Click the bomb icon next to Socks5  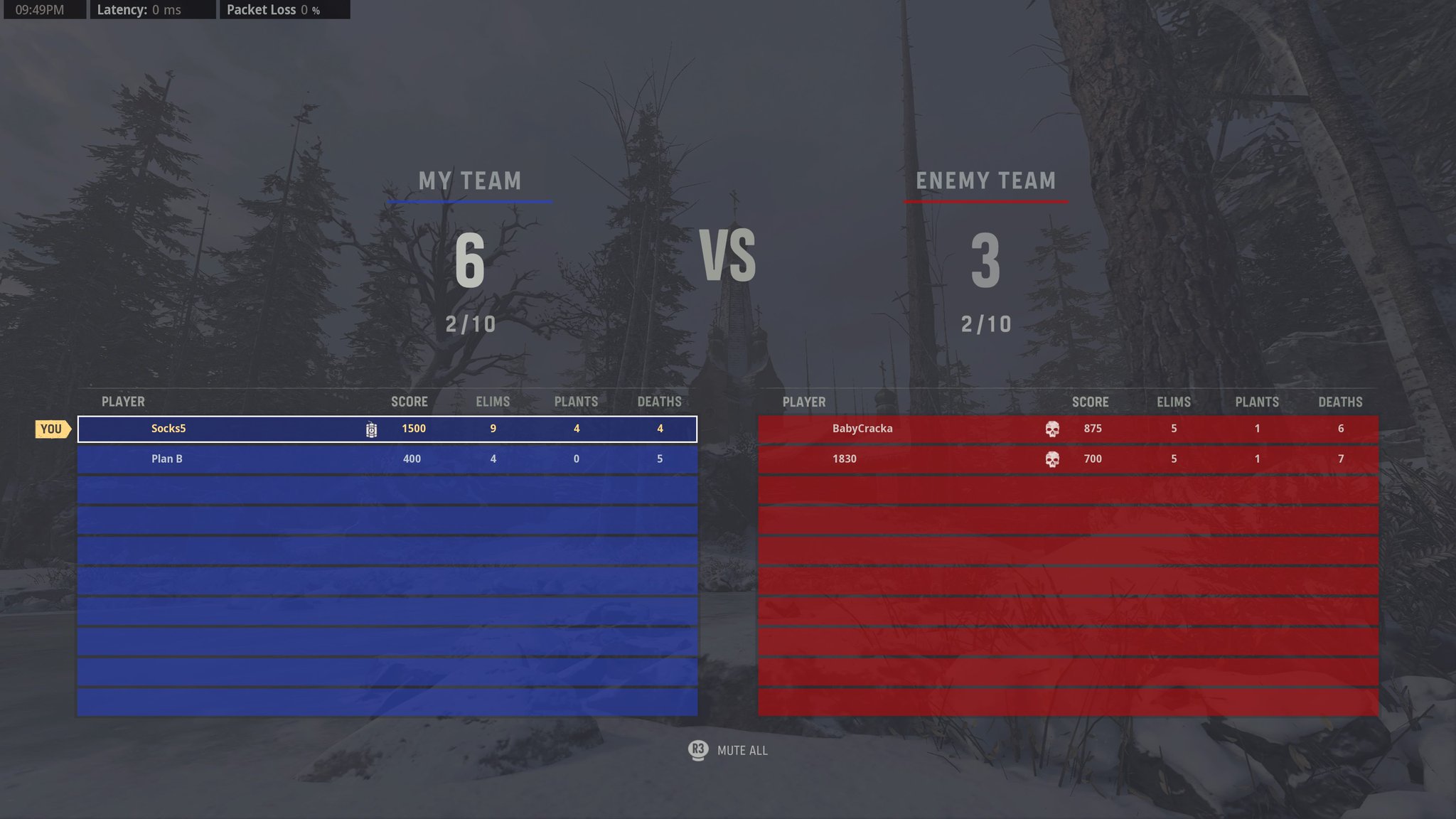371,429
